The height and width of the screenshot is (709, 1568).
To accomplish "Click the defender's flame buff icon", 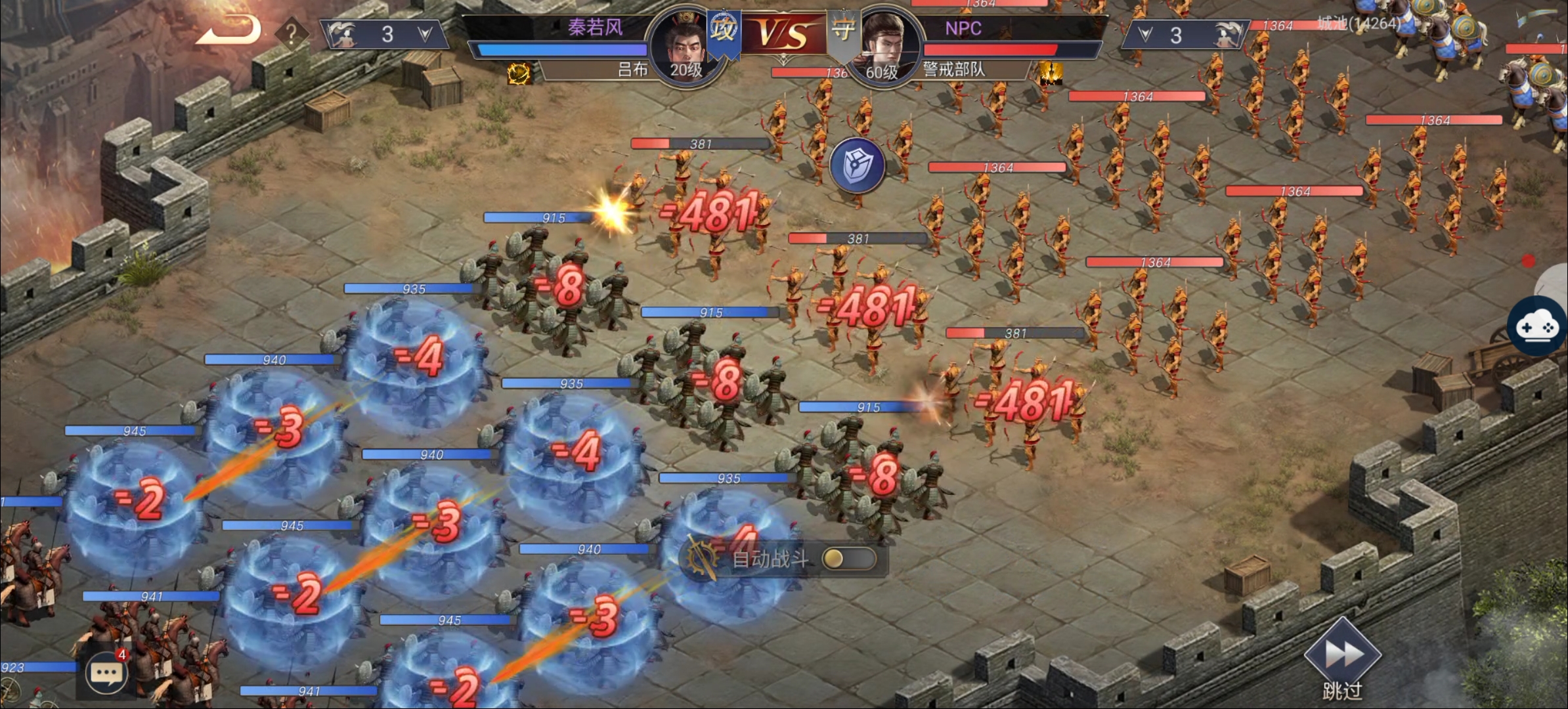I will tap(1051, 72).
